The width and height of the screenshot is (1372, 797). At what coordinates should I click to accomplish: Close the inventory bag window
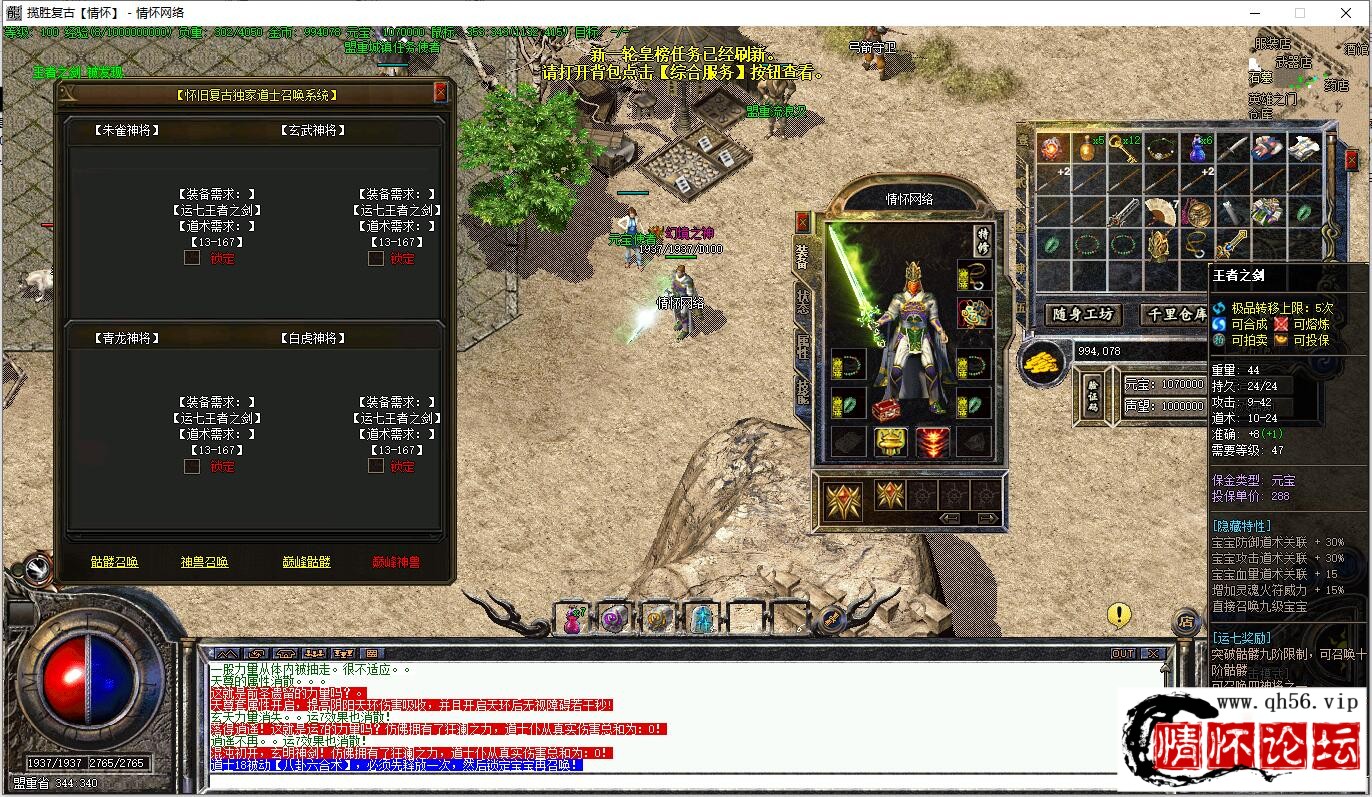[1352, 160]
